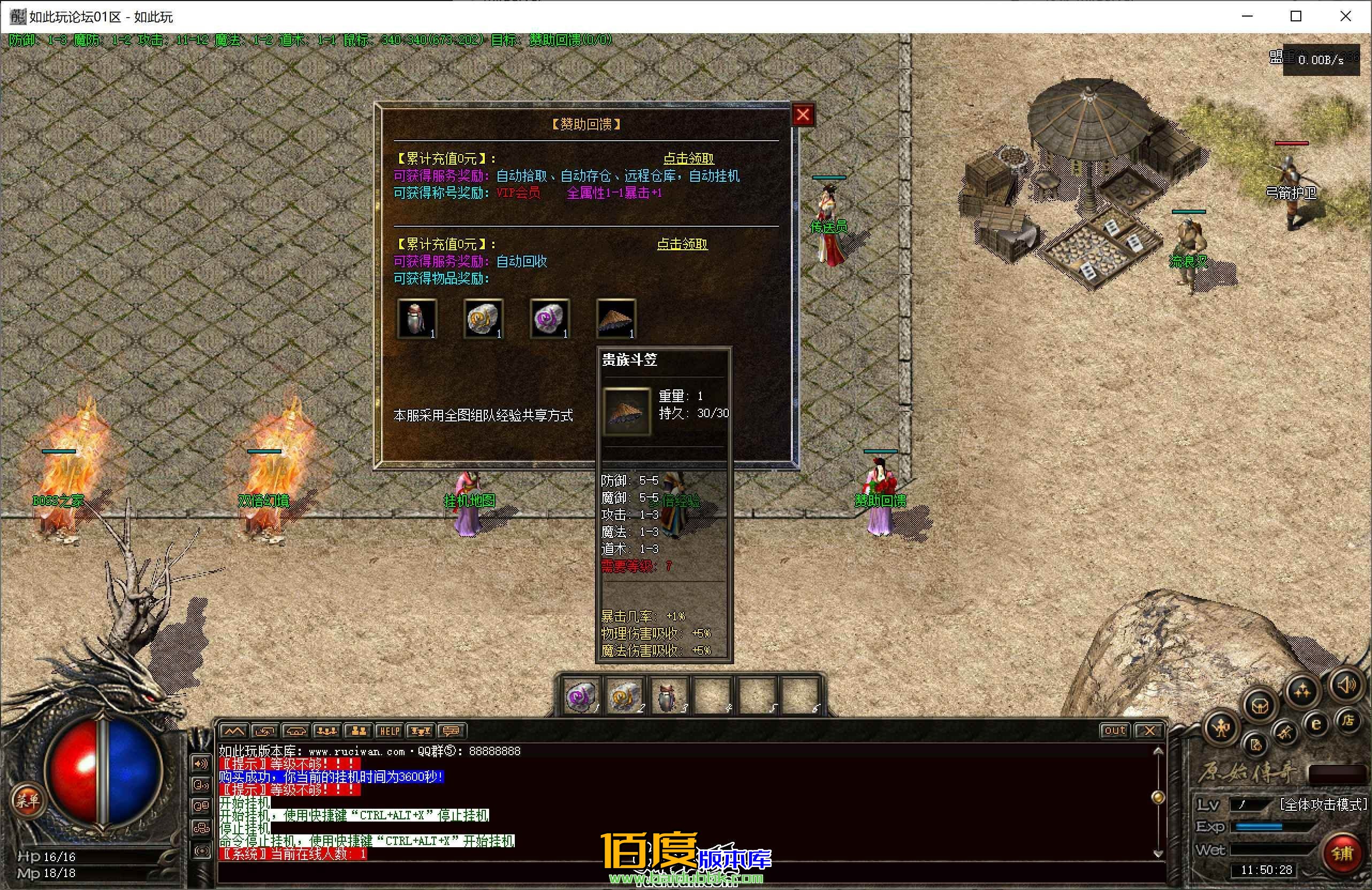Select the purple swirl scroll reward slot

click(550, 319)
